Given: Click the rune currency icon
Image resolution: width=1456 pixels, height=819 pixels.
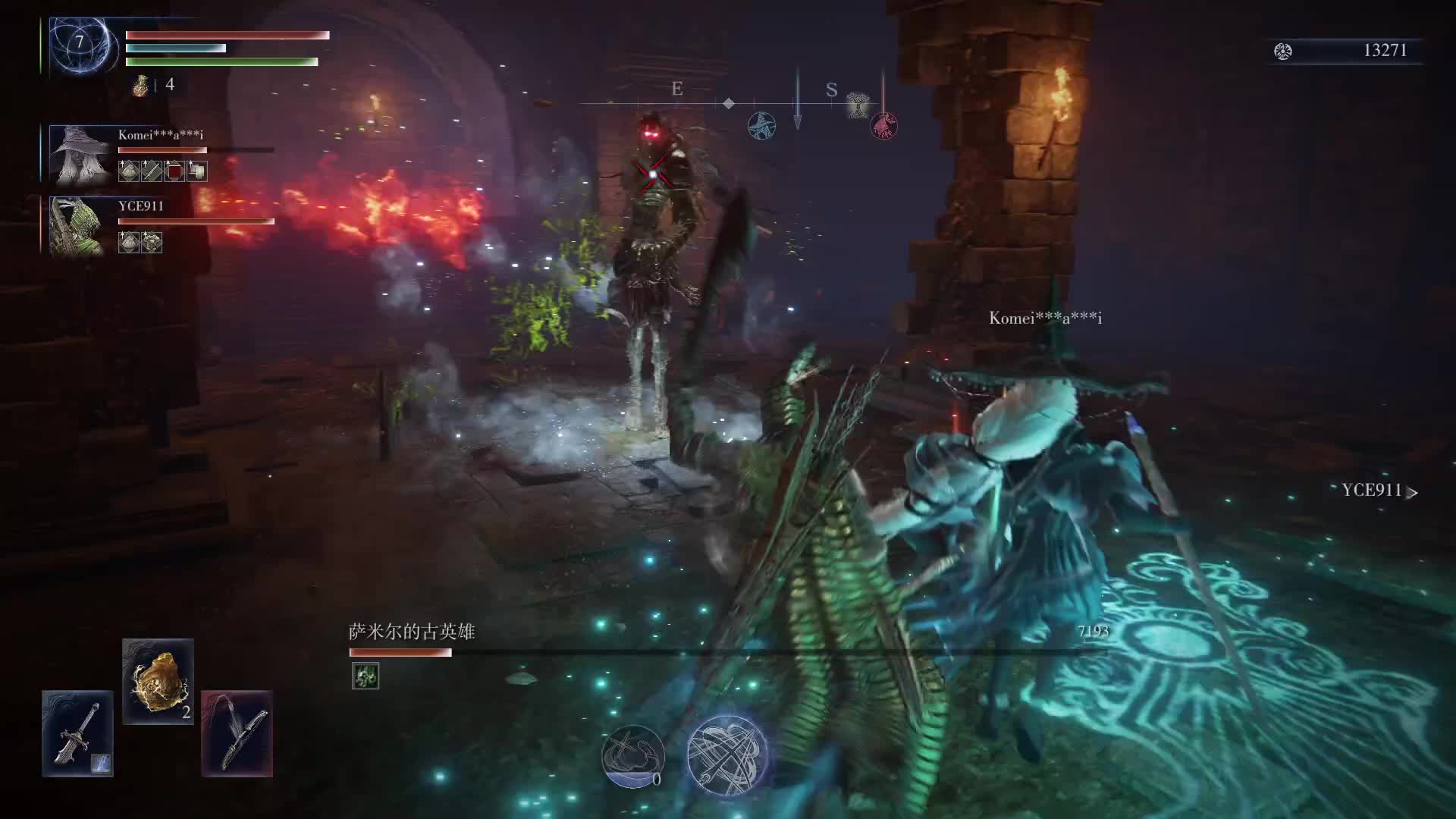Looking at the screenshot, I should tap(1282, 51).
